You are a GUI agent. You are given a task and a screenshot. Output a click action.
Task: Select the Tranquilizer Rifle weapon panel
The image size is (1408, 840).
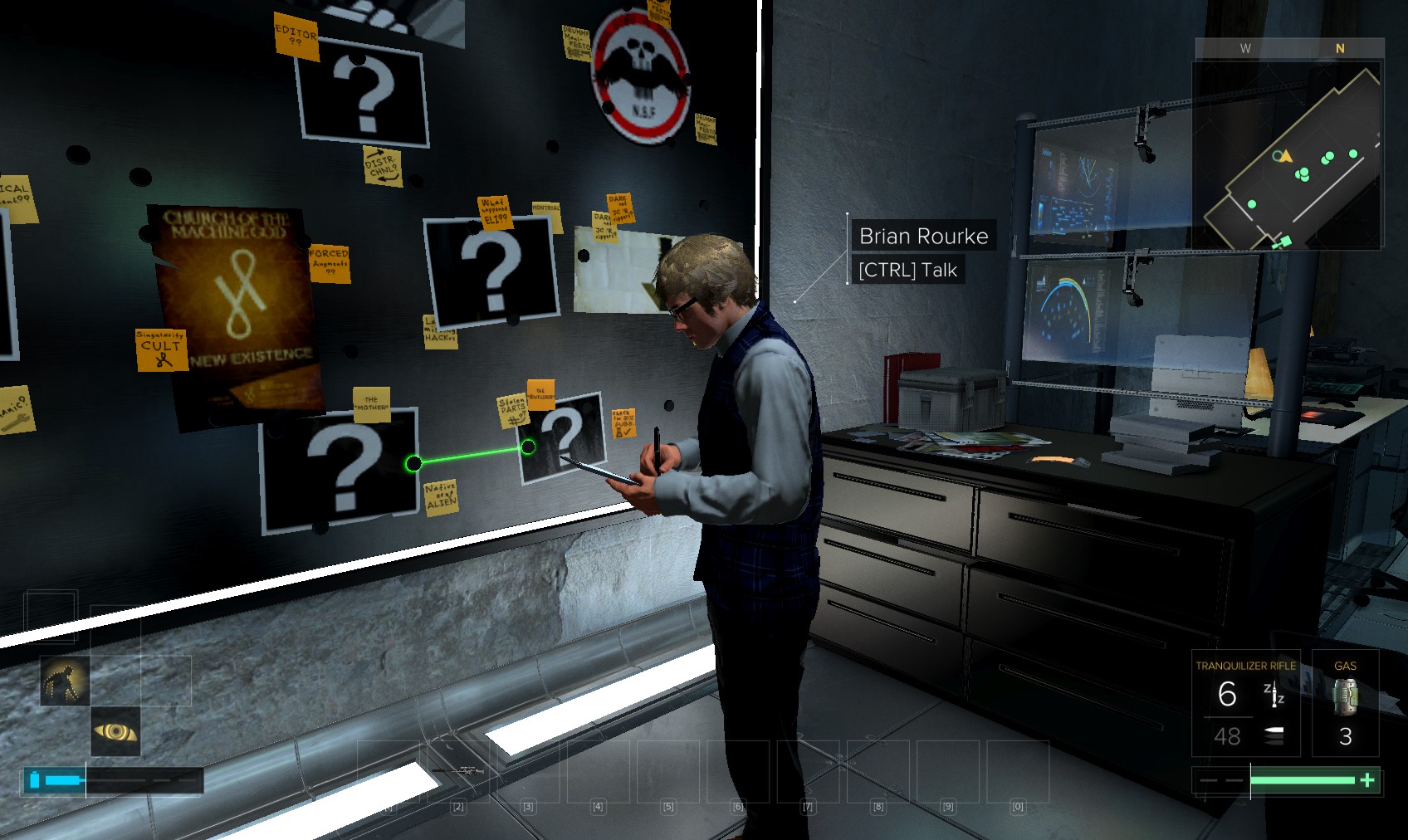1244,702
